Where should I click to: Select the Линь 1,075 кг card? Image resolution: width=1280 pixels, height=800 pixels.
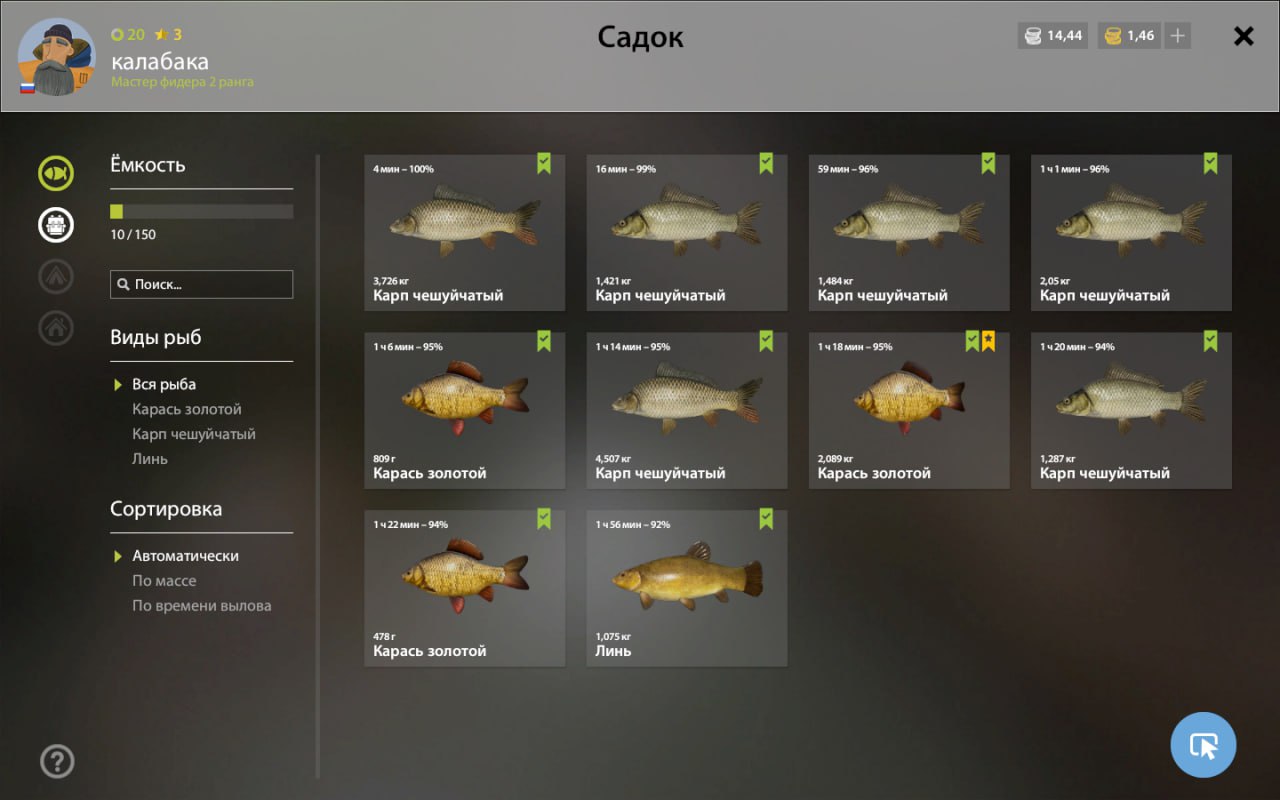tap(686, 588)
